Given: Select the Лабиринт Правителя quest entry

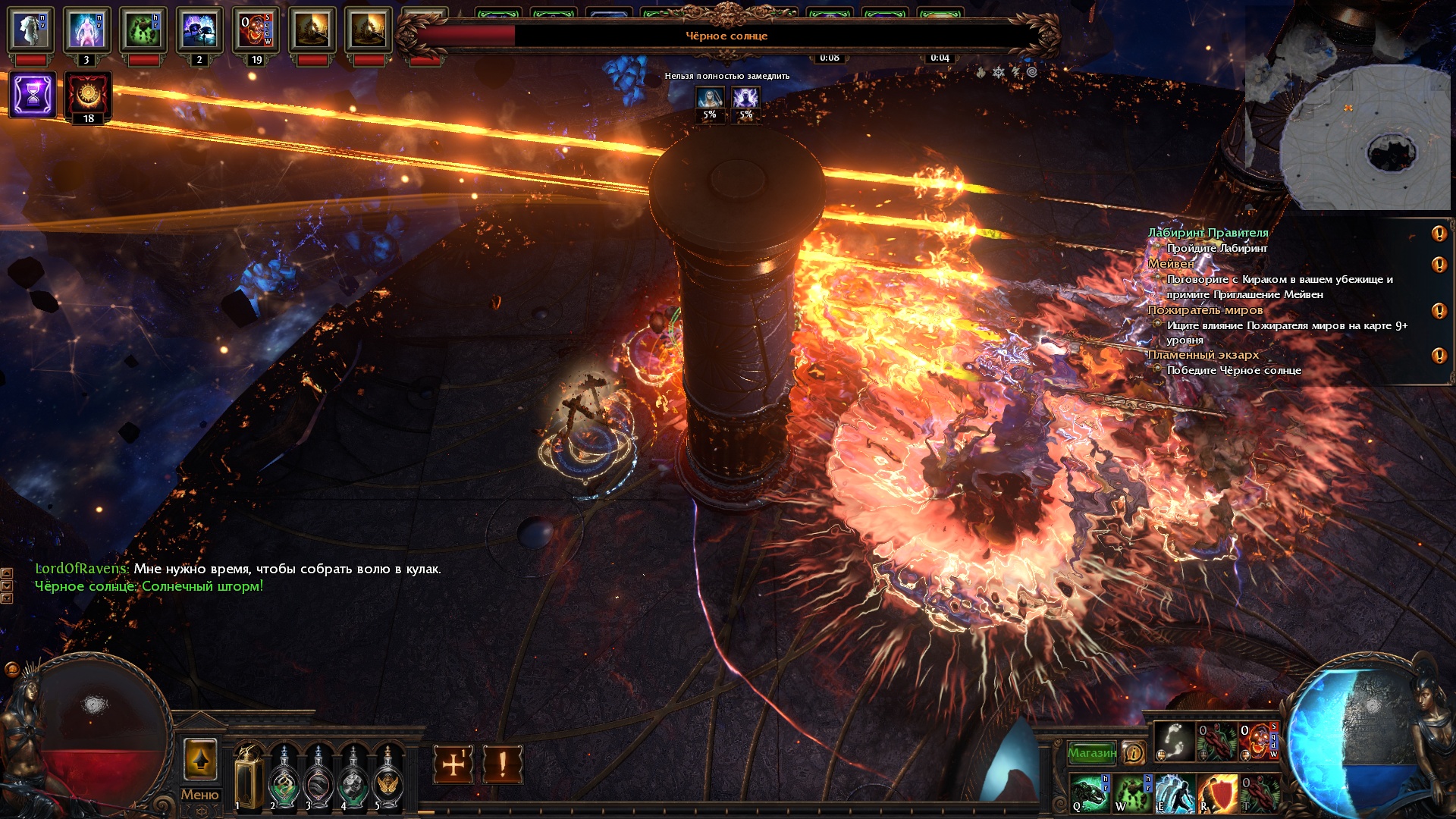Looking at the screenshot, I should click(x=1207, y=233).
